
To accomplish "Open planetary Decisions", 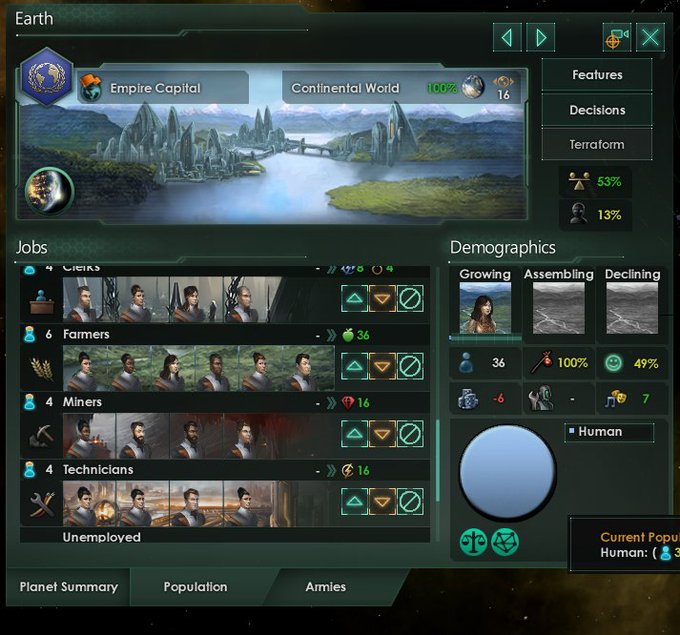I will tap(597, 110).
